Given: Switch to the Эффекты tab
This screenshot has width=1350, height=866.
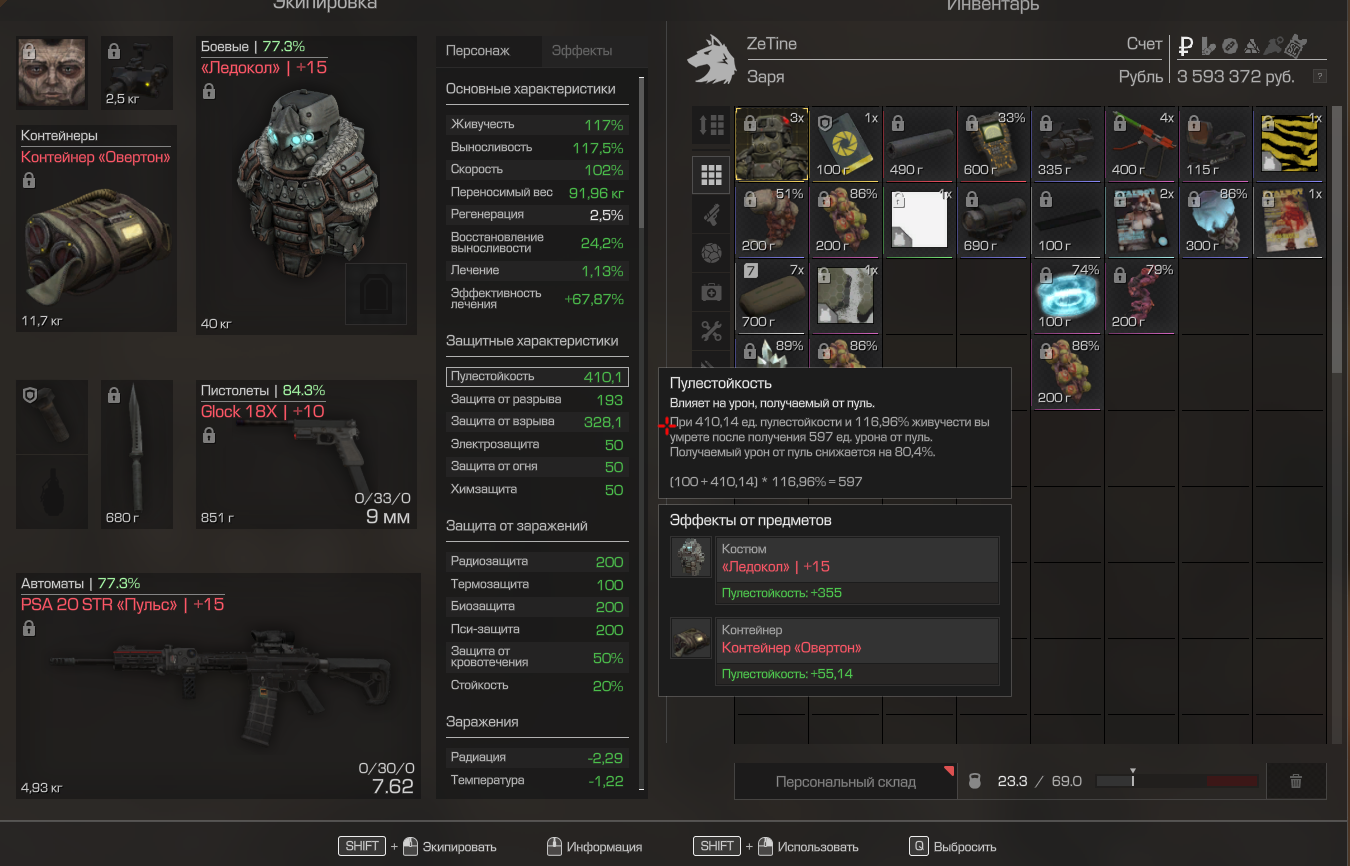Looking at the screenshot, I should click(581, 51).
